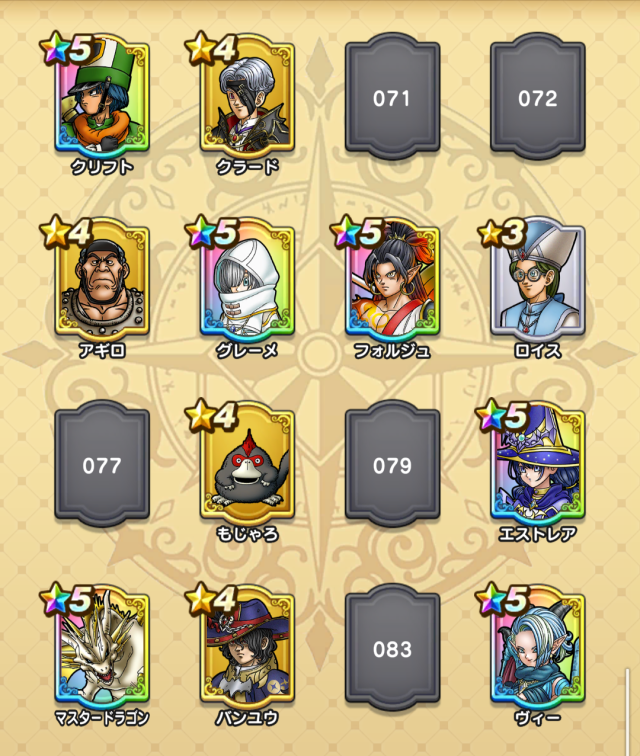640x756 pixels.
Task: Choose the locked slot numbered 083
Action: click(392, 648)
